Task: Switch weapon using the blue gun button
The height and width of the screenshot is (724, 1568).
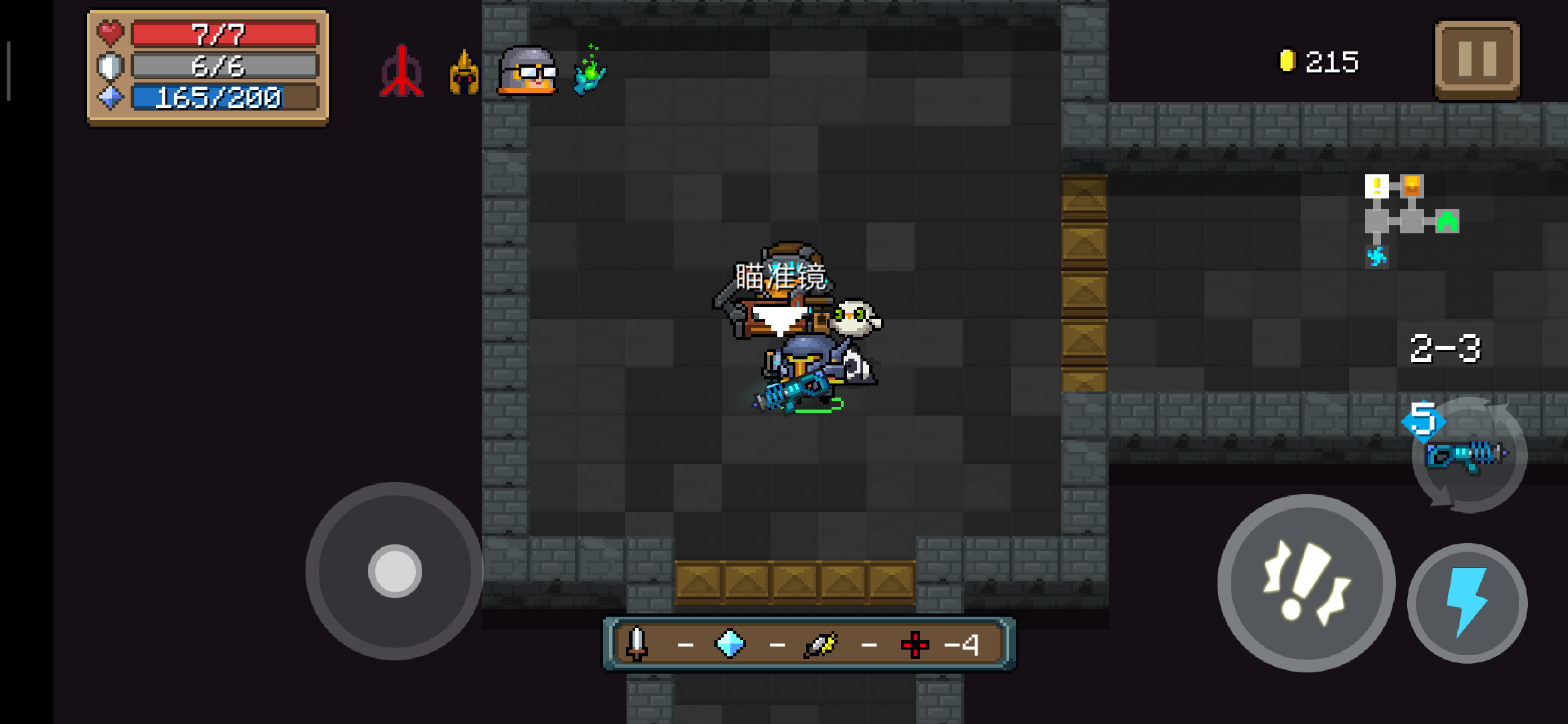Action: (1467, 456)
